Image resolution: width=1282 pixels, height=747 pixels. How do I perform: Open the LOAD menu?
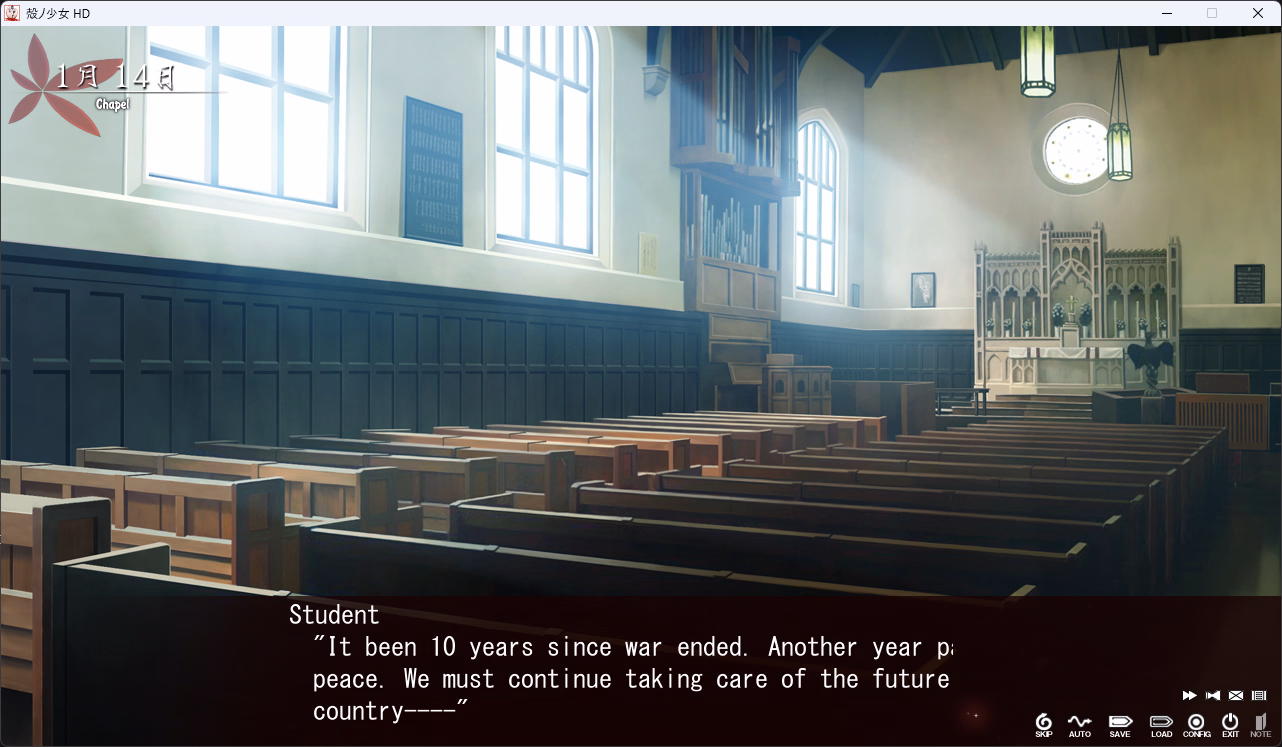pyautogui.click(x=1161, y=724)
